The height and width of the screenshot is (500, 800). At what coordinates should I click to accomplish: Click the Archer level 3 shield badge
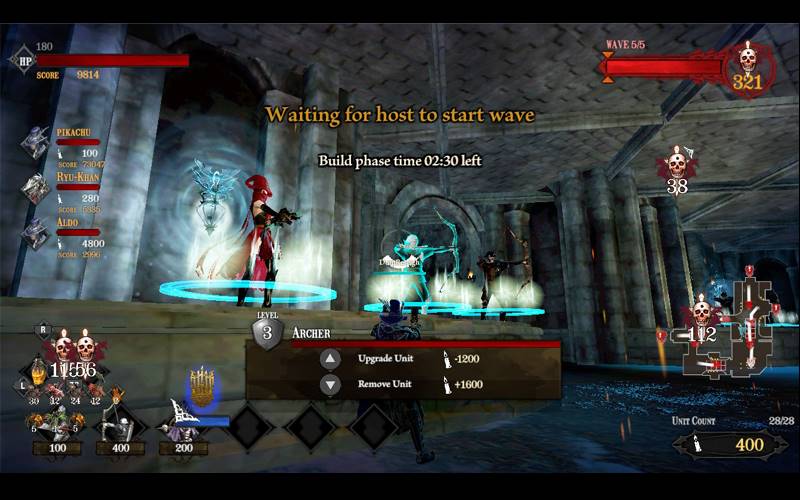tap(267, 332)
